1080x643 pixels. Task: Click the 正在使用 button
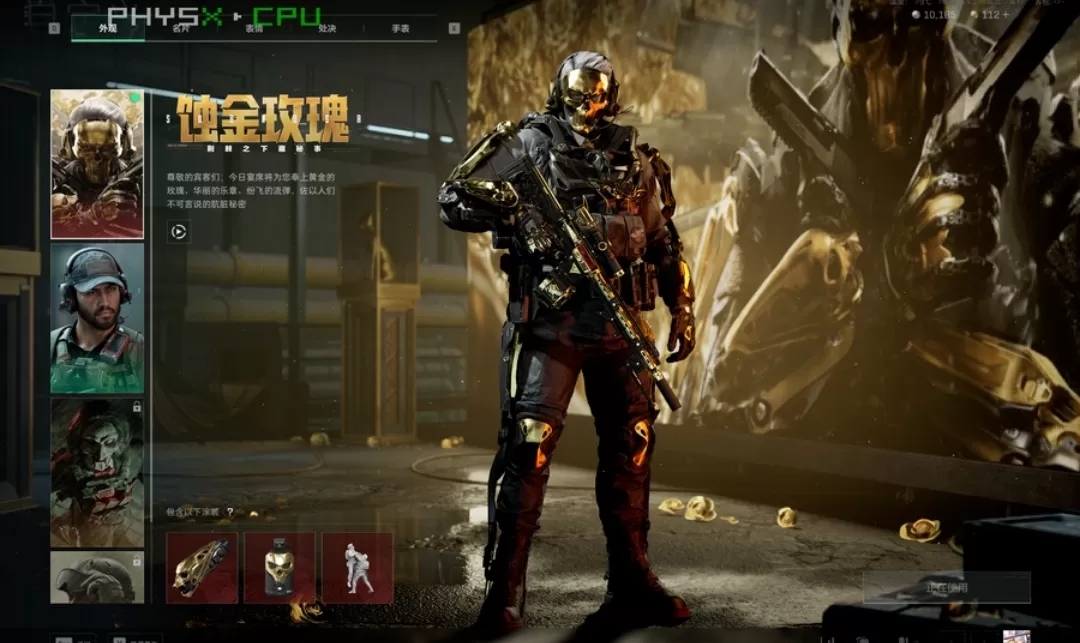coord(946,588)
